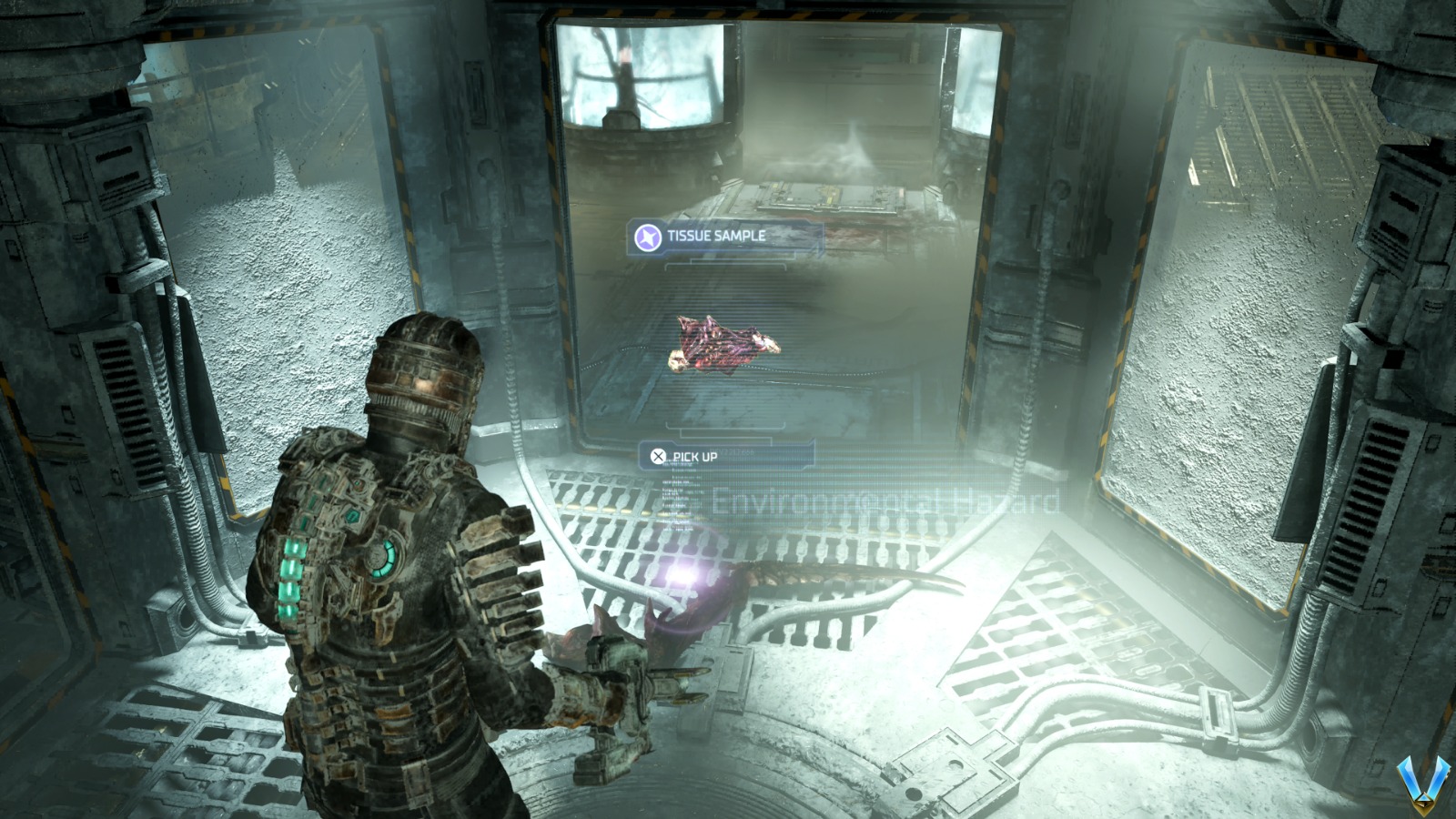The height and width of the screenshot is (819, 1456).
Task: Click the circular stasis gauge on Isaac's back
Action: 381,556
